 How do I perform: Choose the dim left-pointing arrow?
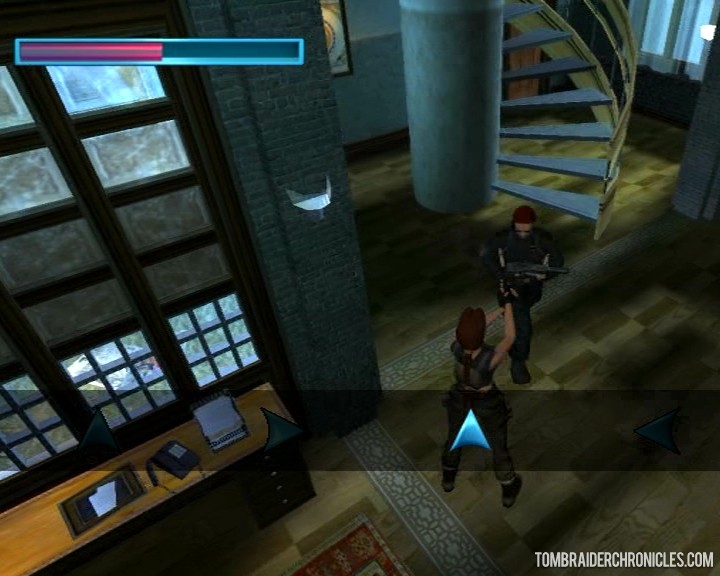[658, 431]
